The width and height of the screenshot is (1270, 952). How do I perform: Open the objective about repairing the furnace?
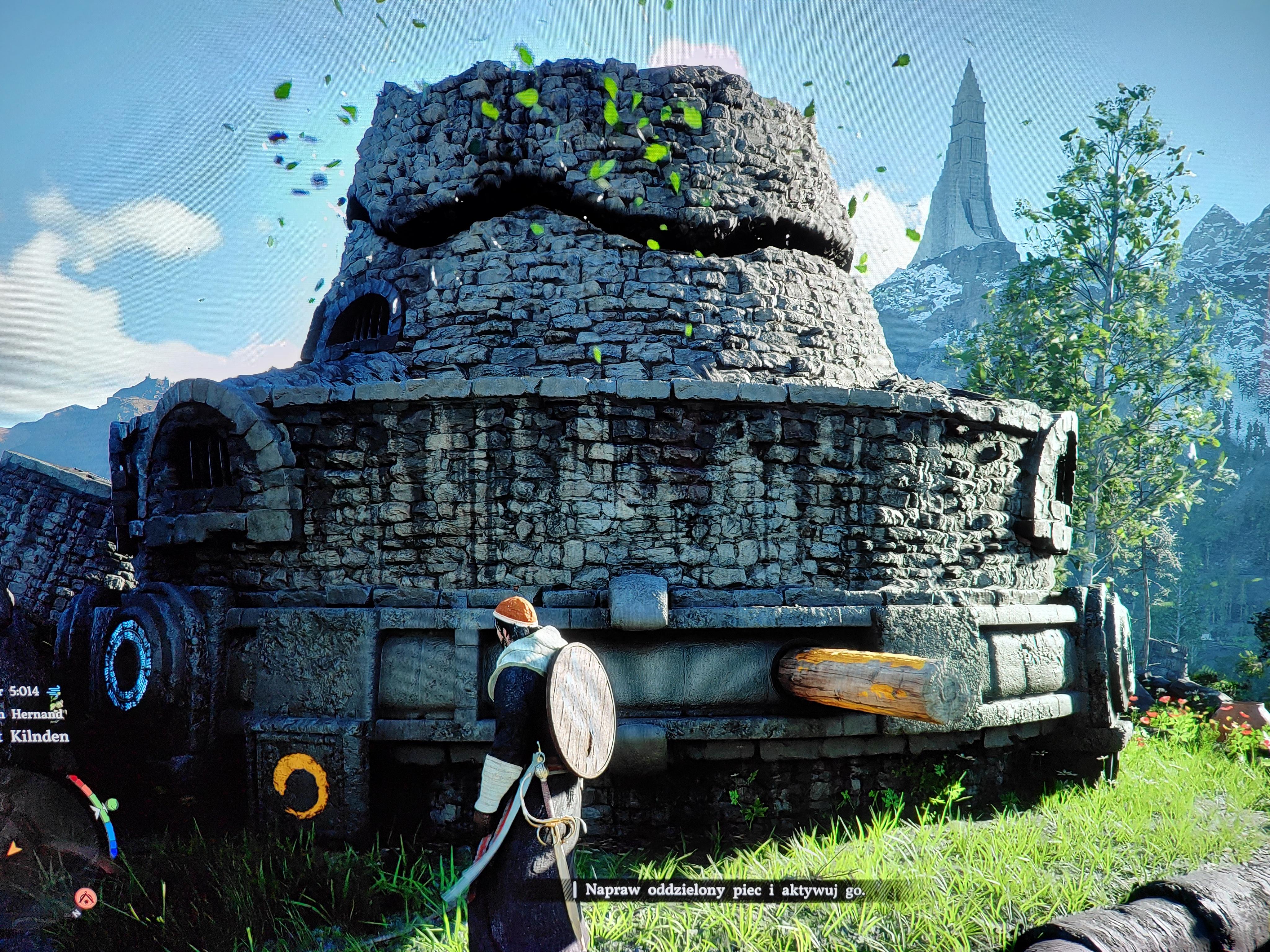click(724, 906)
